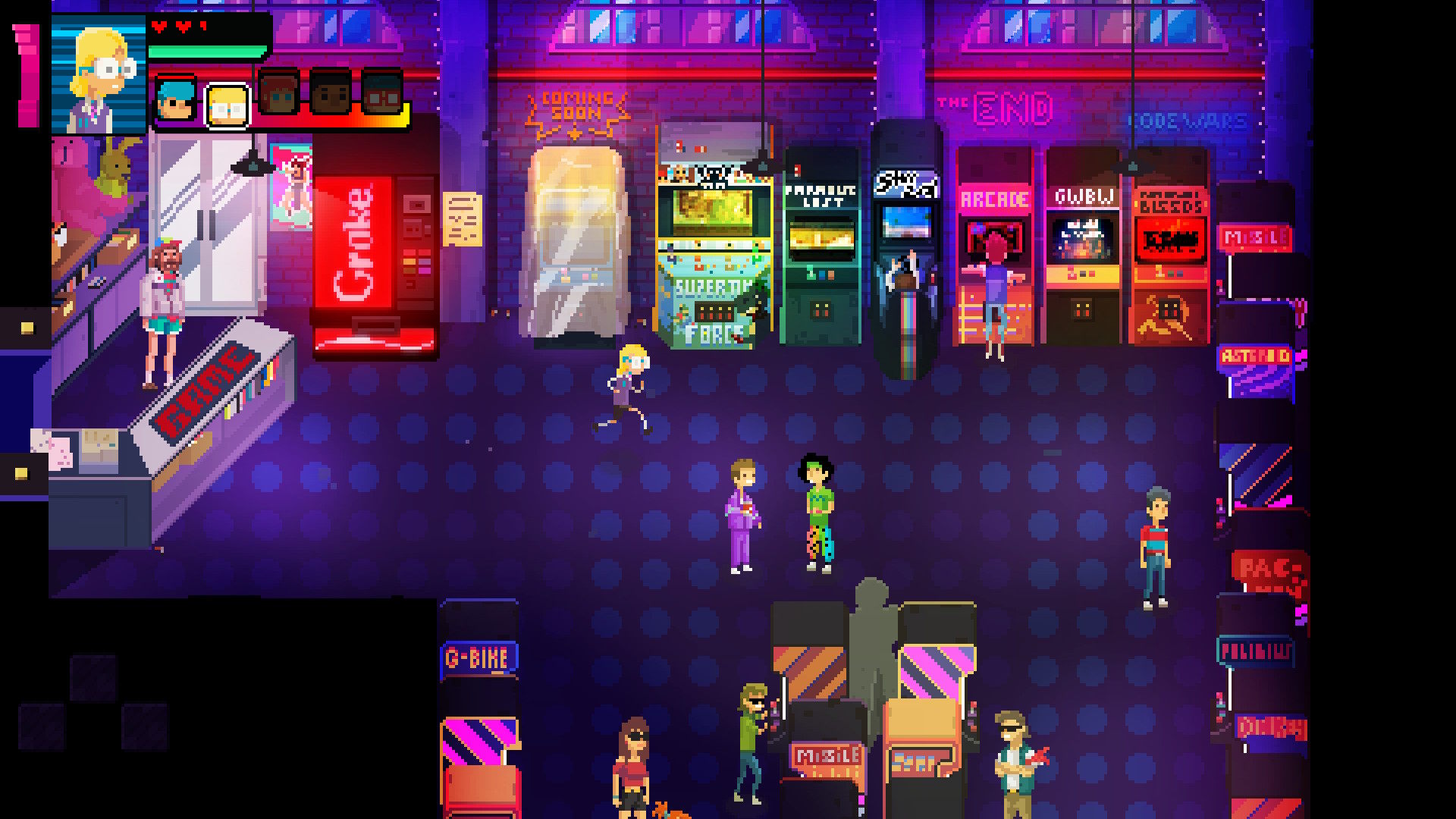
Task: Click the first full heart icon
Action: [158, 27]
